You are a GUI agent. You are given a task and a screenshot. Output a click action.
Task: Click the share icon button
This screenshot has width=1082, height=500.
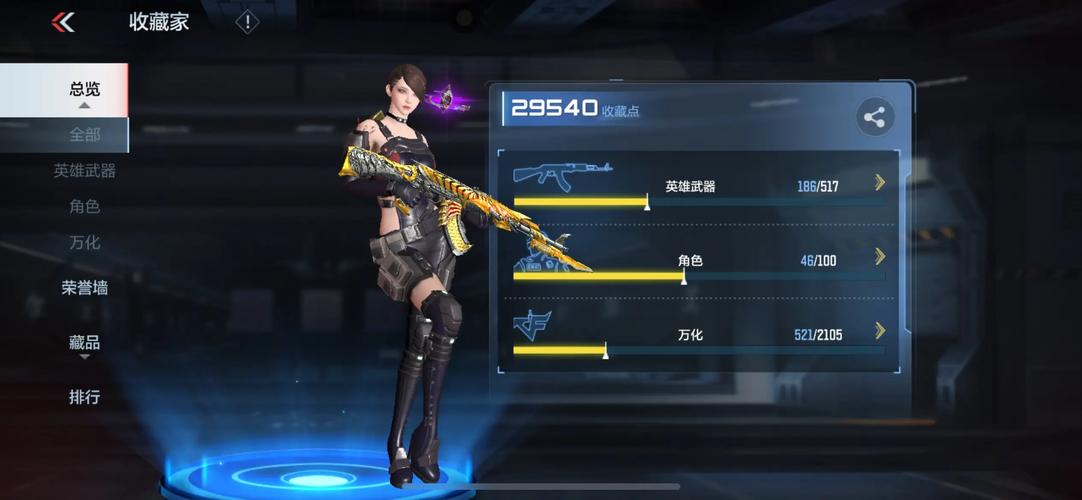point(875,118)
